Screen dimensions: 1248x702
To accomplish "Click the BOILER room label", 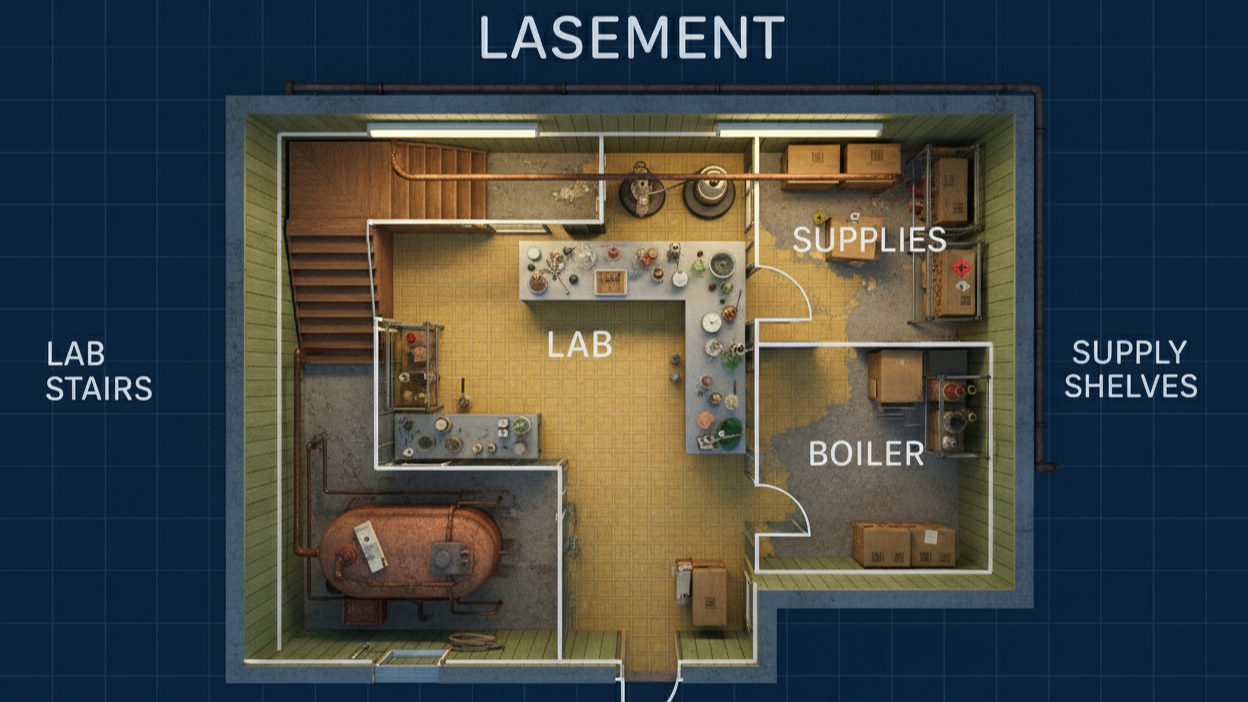I will point(866,454).
